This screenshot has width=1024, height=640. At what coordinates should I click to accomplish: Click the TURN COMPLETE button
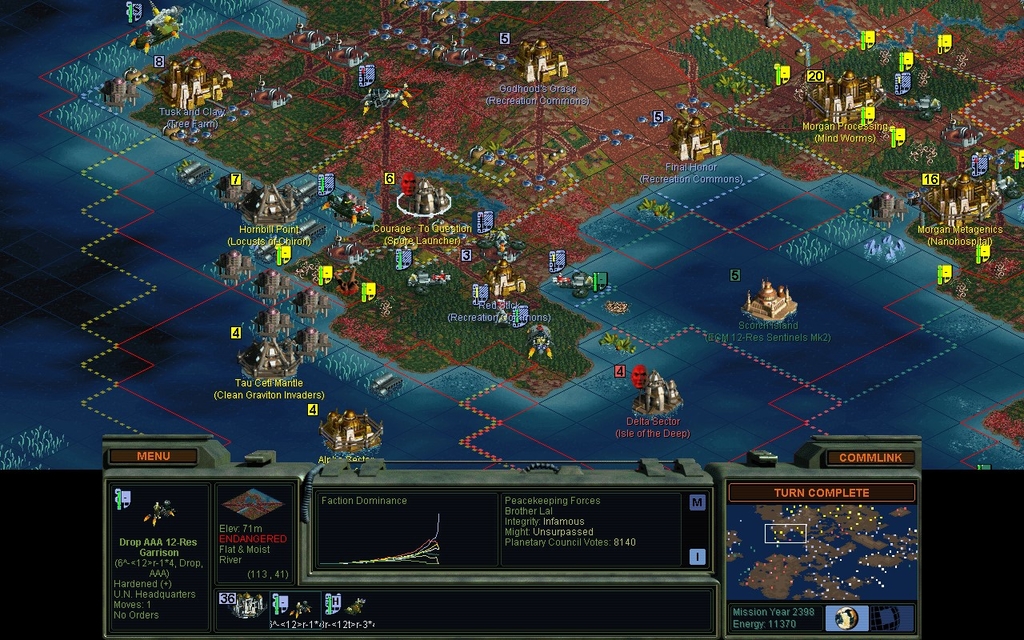coord(821,492)
